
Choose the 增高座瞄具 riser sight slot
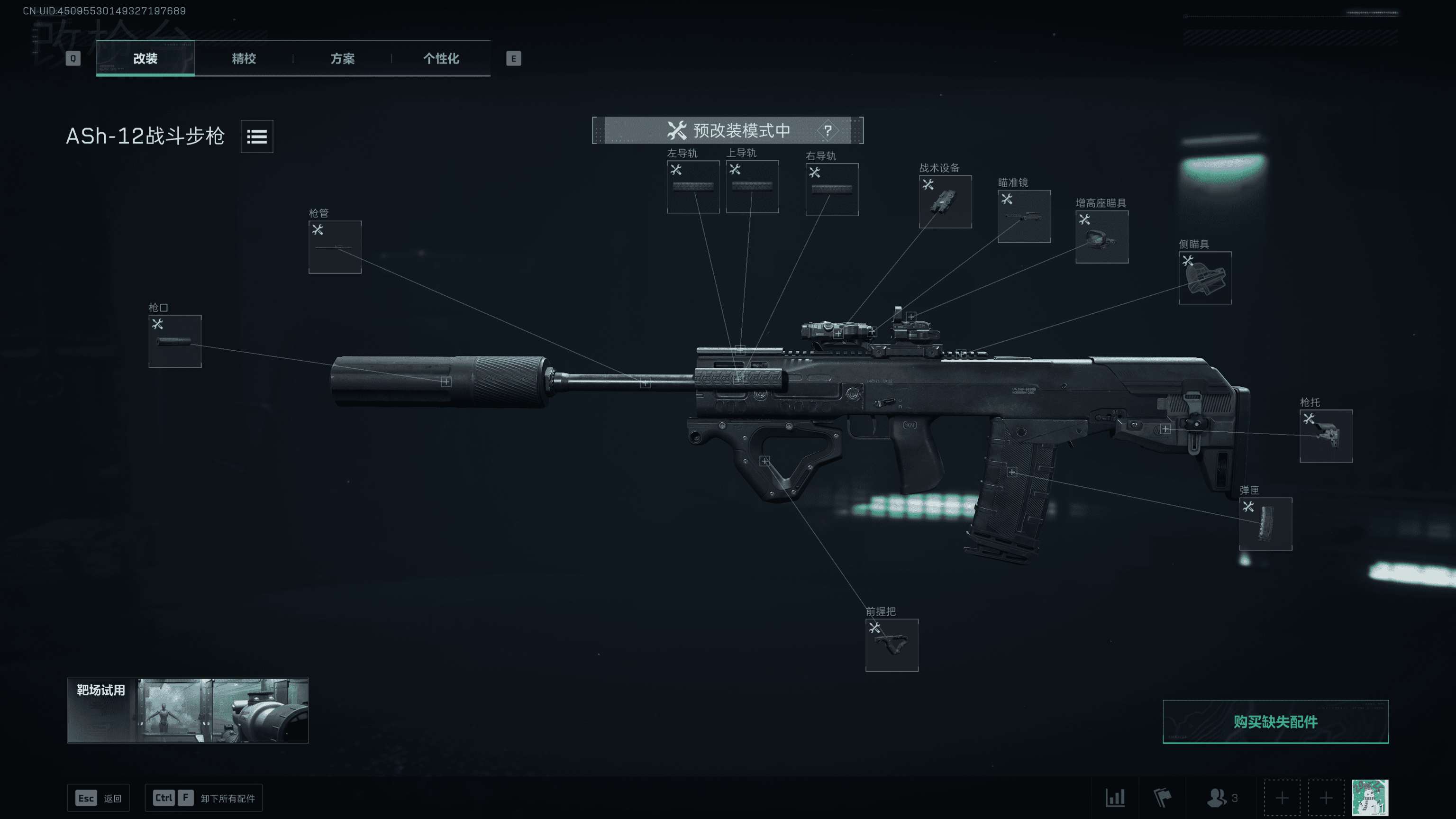(x=1101, y=237)
